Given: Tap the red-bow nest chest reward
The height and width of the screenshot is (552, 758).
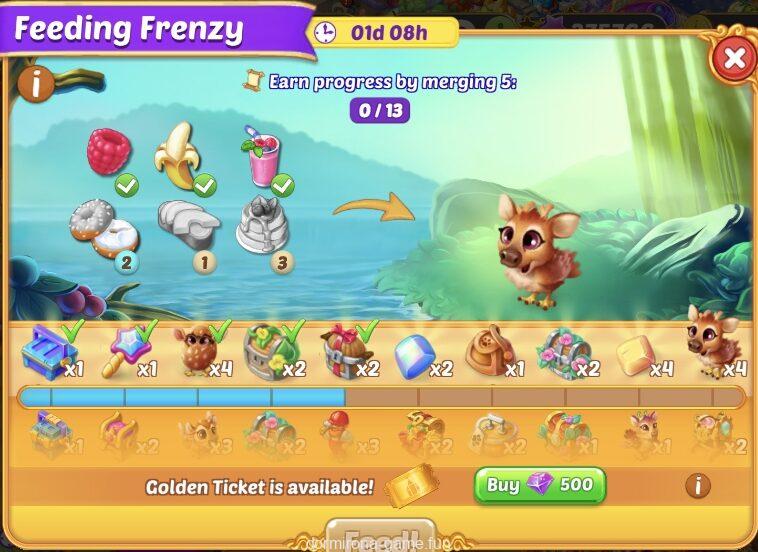Looking at the screenshot, I should point(341,352).
